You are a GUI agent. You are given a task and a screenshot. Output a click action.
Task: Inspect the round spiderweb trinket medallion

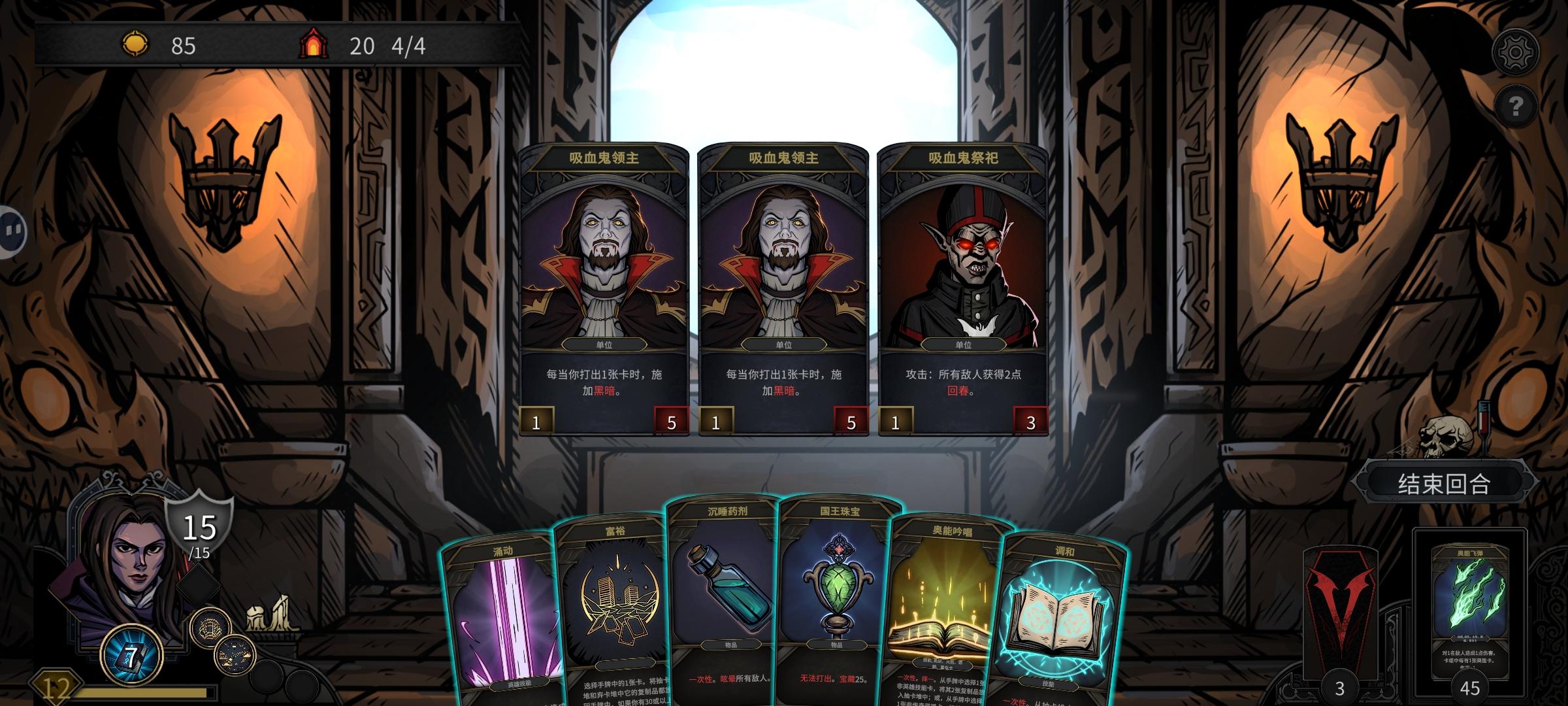pos(210,628)
